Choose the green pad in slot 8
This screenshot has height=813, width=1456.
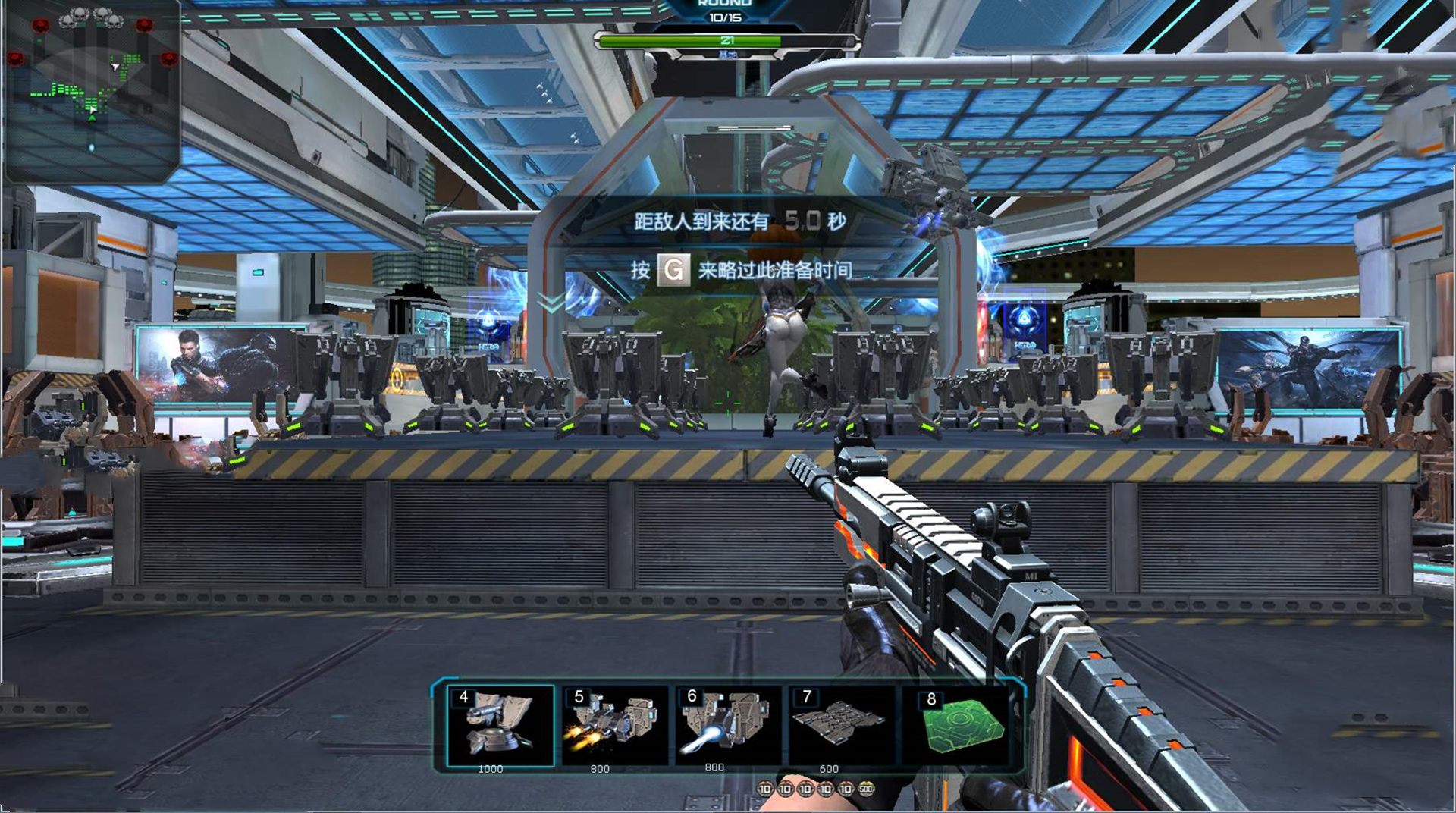pos(960,726)
